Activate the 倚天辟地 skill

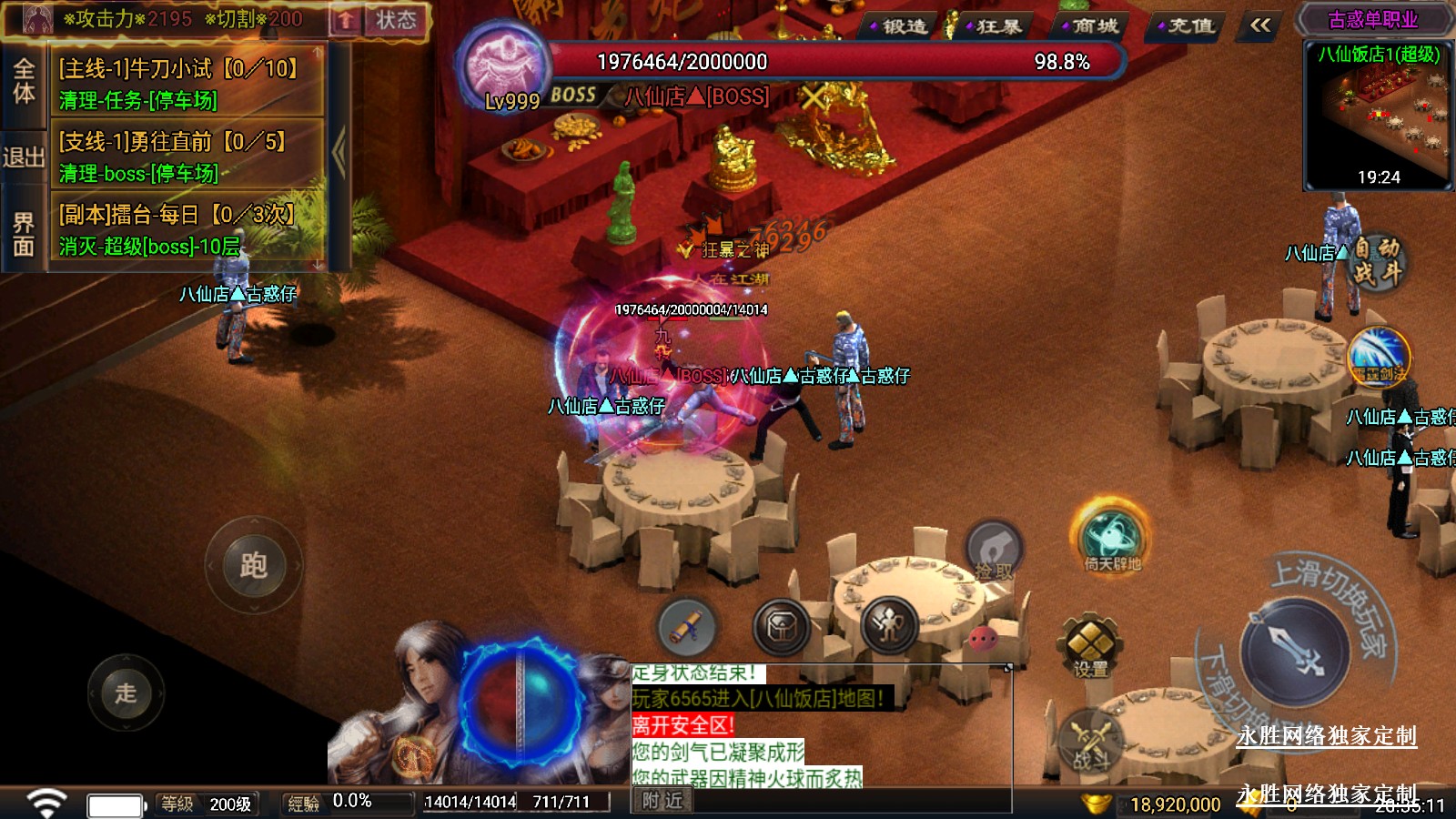point(1111,537)
